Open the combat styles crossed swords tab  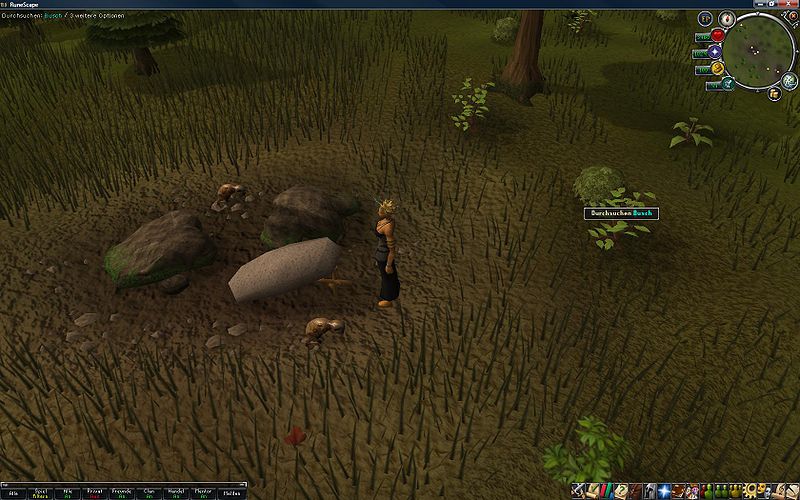580,491
